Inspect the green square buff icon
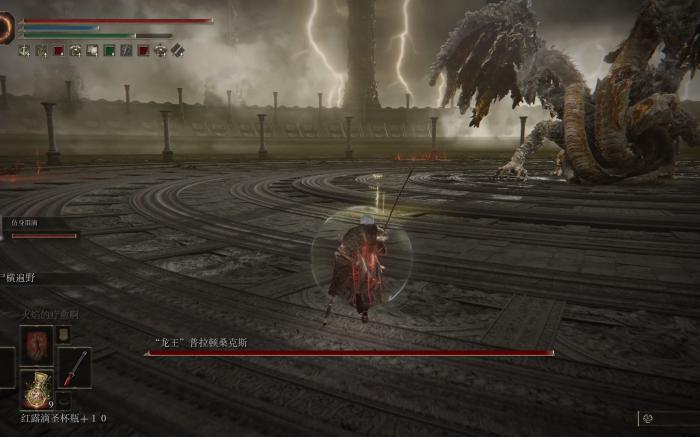Screen dimensions: 700x437 click(109, 50)
